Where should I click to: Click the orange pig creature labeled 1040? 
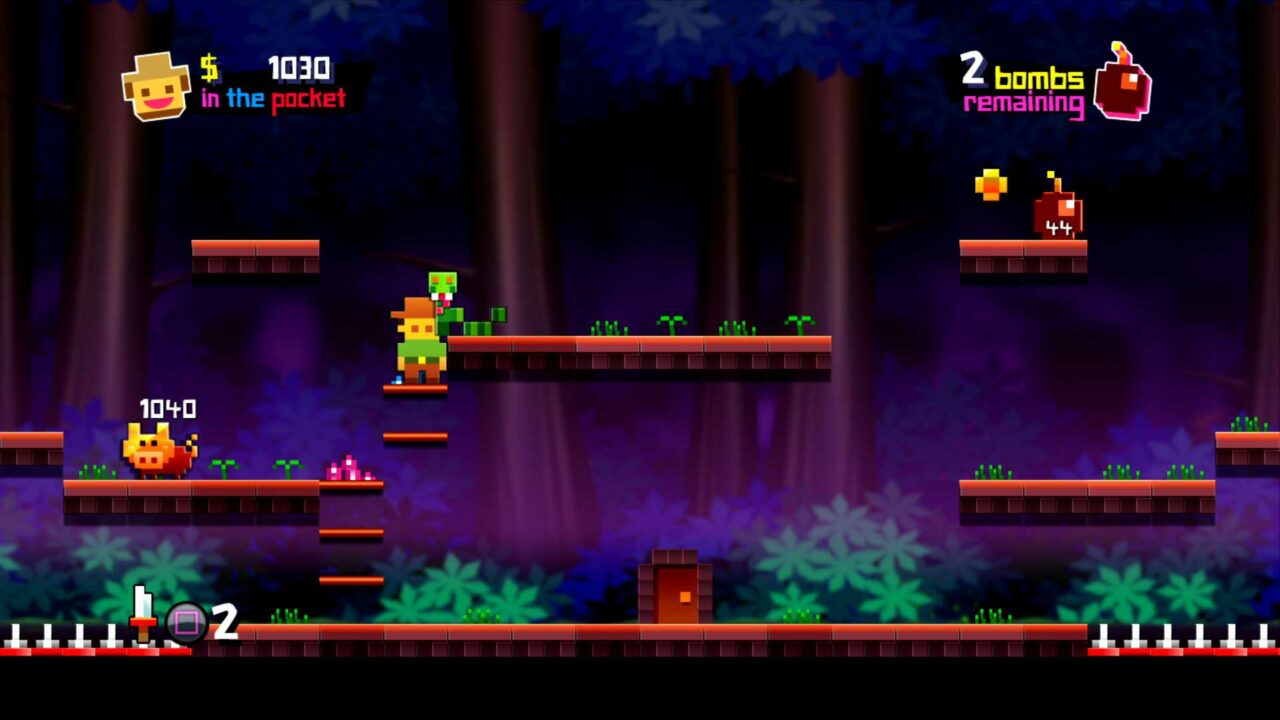(x=156, y=451)
